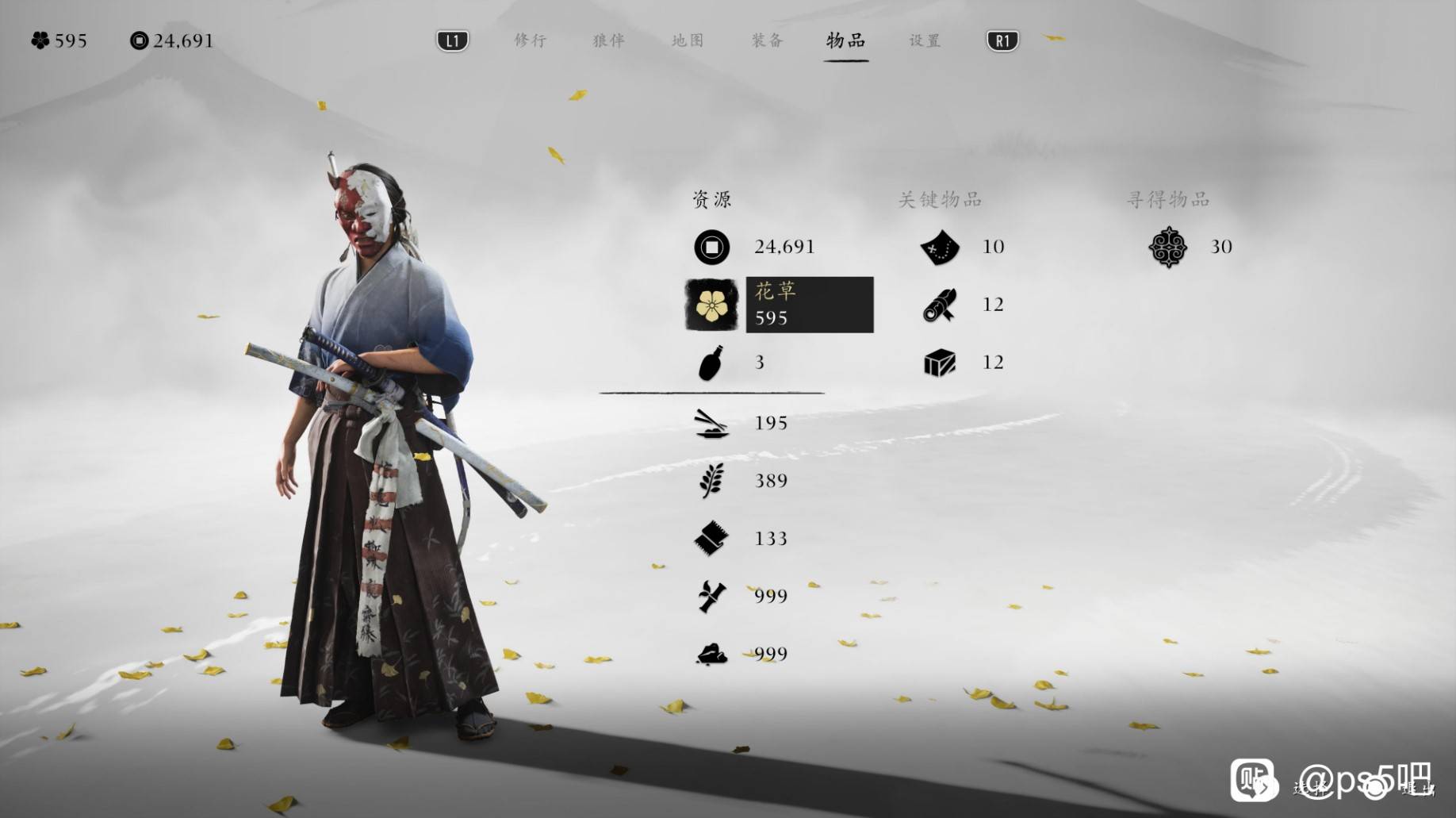The width and height of the screenshot is (1456, 818).
Task: Select the coin currency resource icon
Action: pos(711,247)
